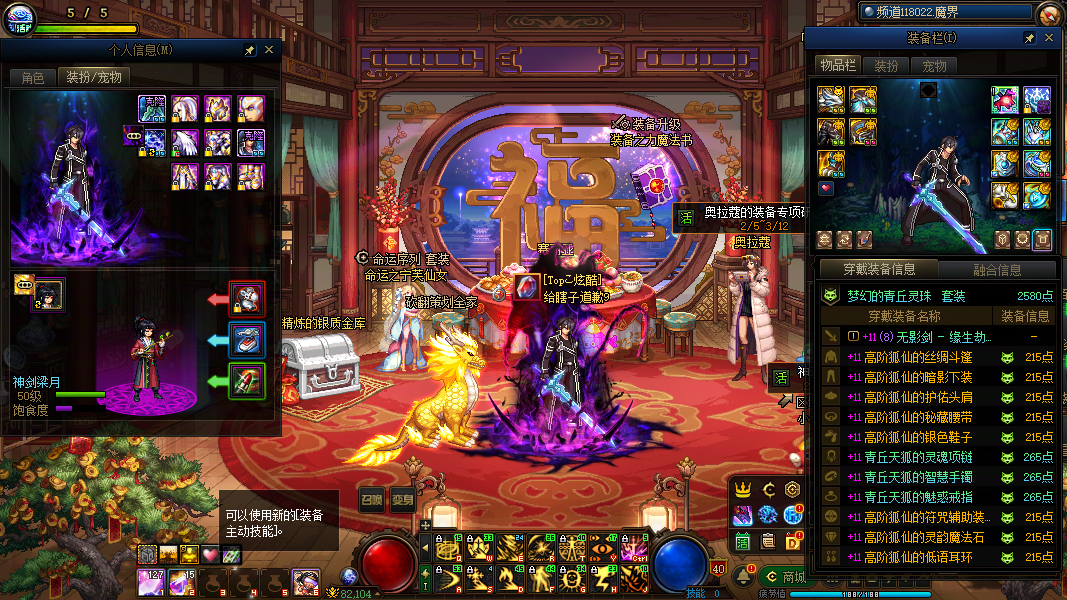
Task: Open the channel selector 频道118022 魔界
Action: tap(945, 12)
